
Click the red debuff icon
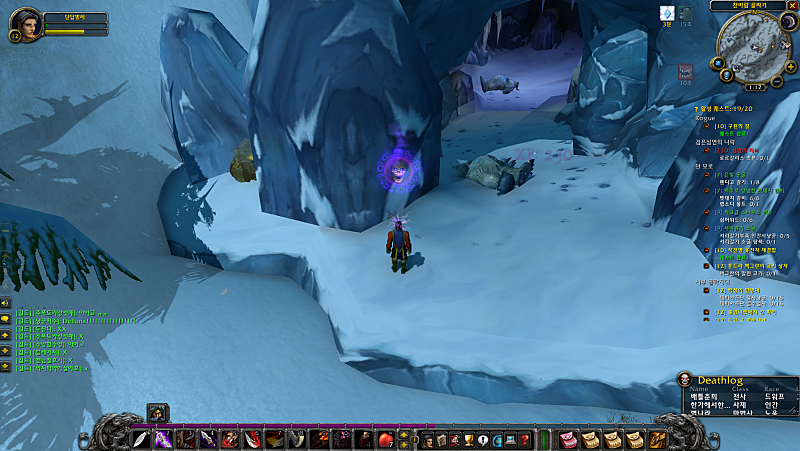pos(685,72)
